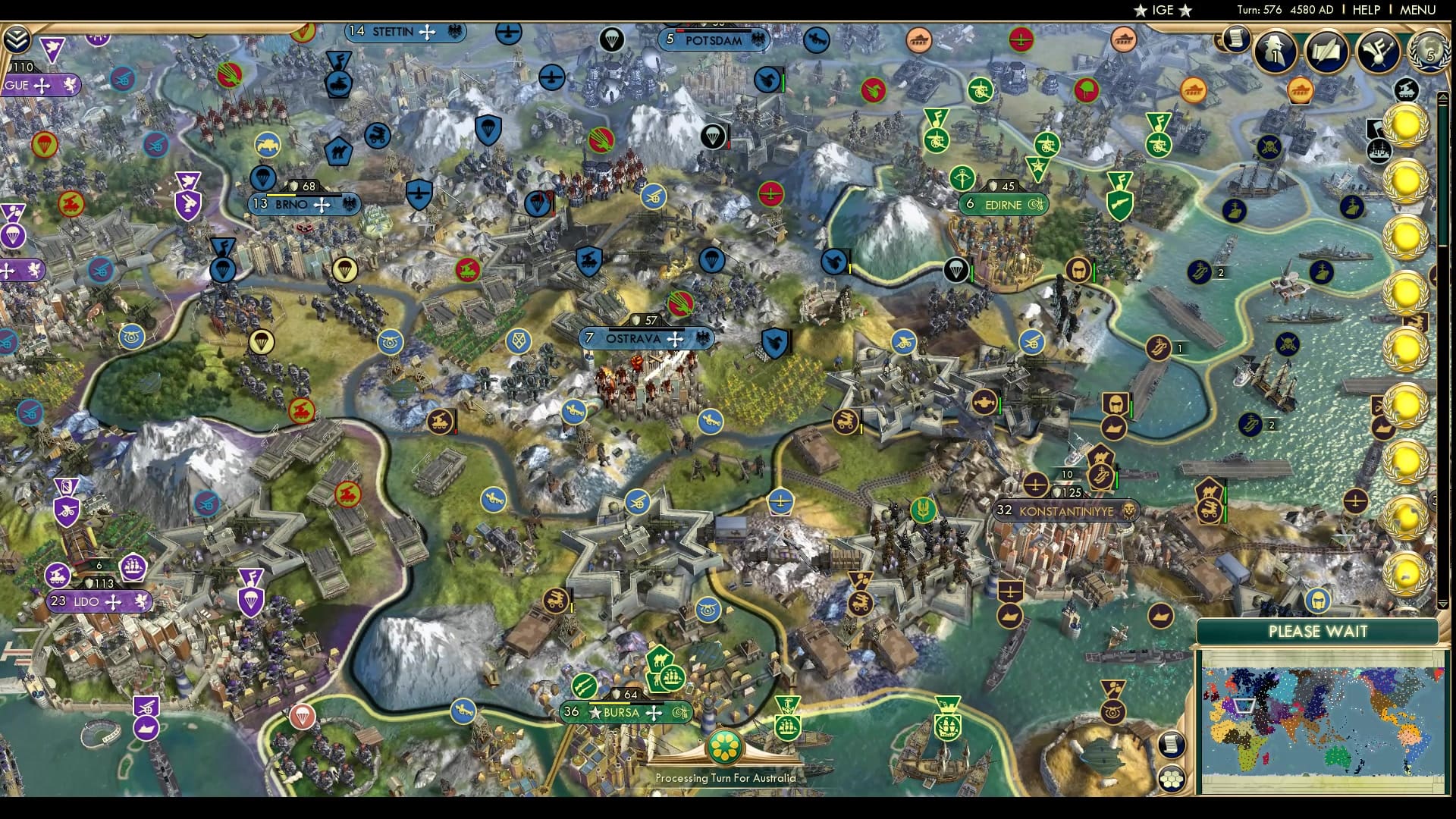The width and height of the screenshot is (1456, 819).
Task: Toggle the hexagon strategic view beside the minimap
Action: [x=1172, y=780]
